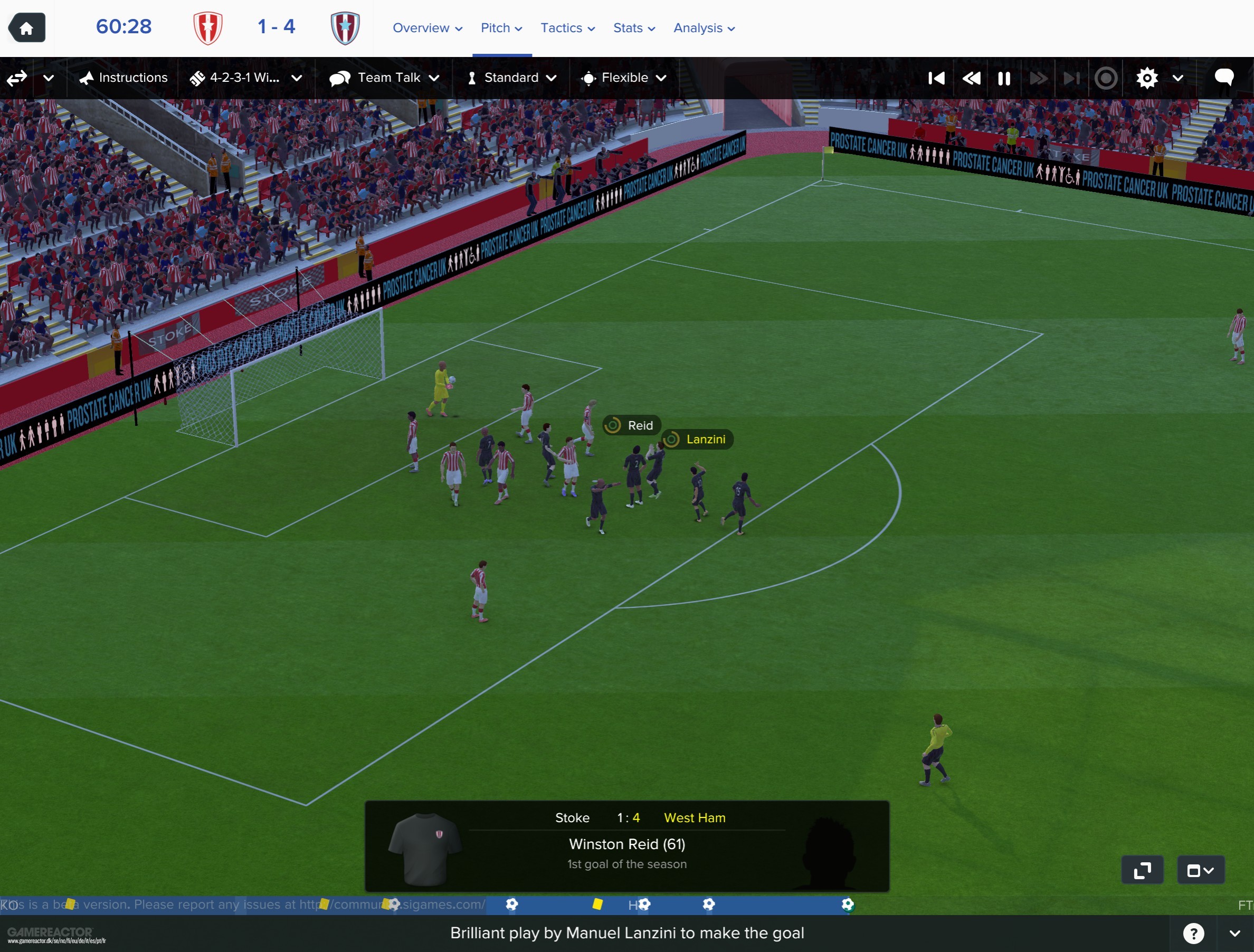
Task: Open the Standard mentality dropdown
Action: [510, 78]
